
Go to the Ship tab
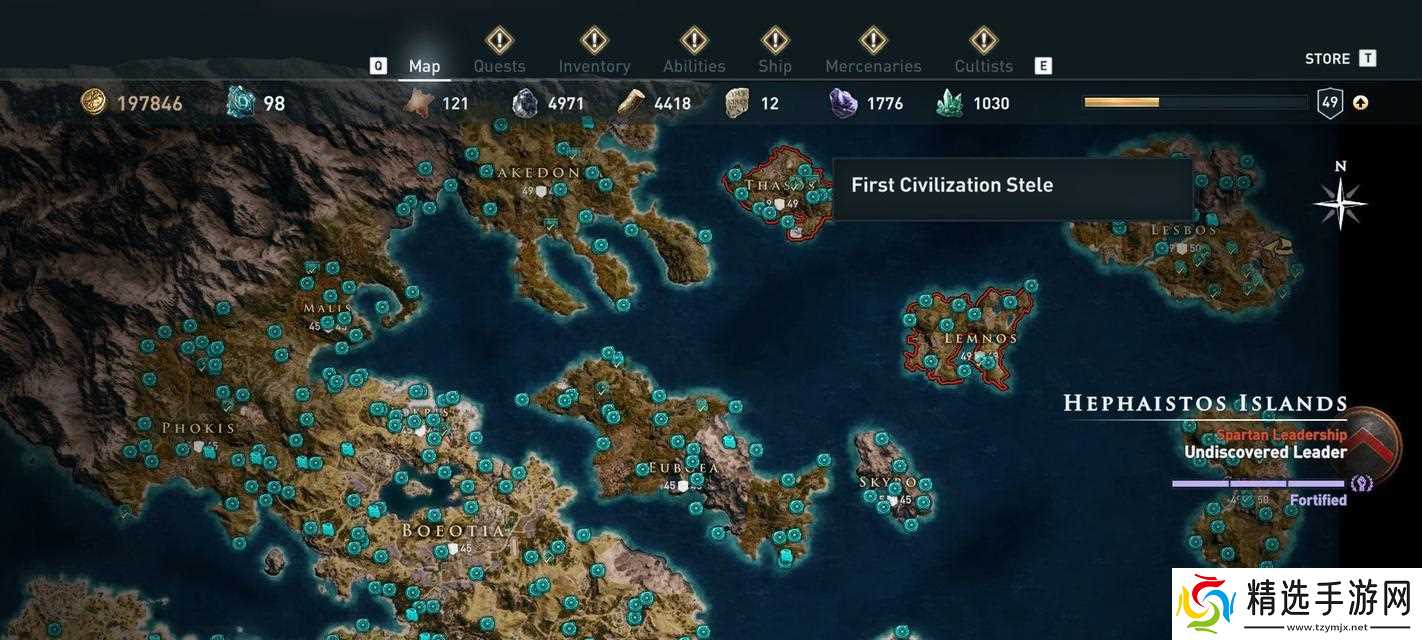(775, 66)
